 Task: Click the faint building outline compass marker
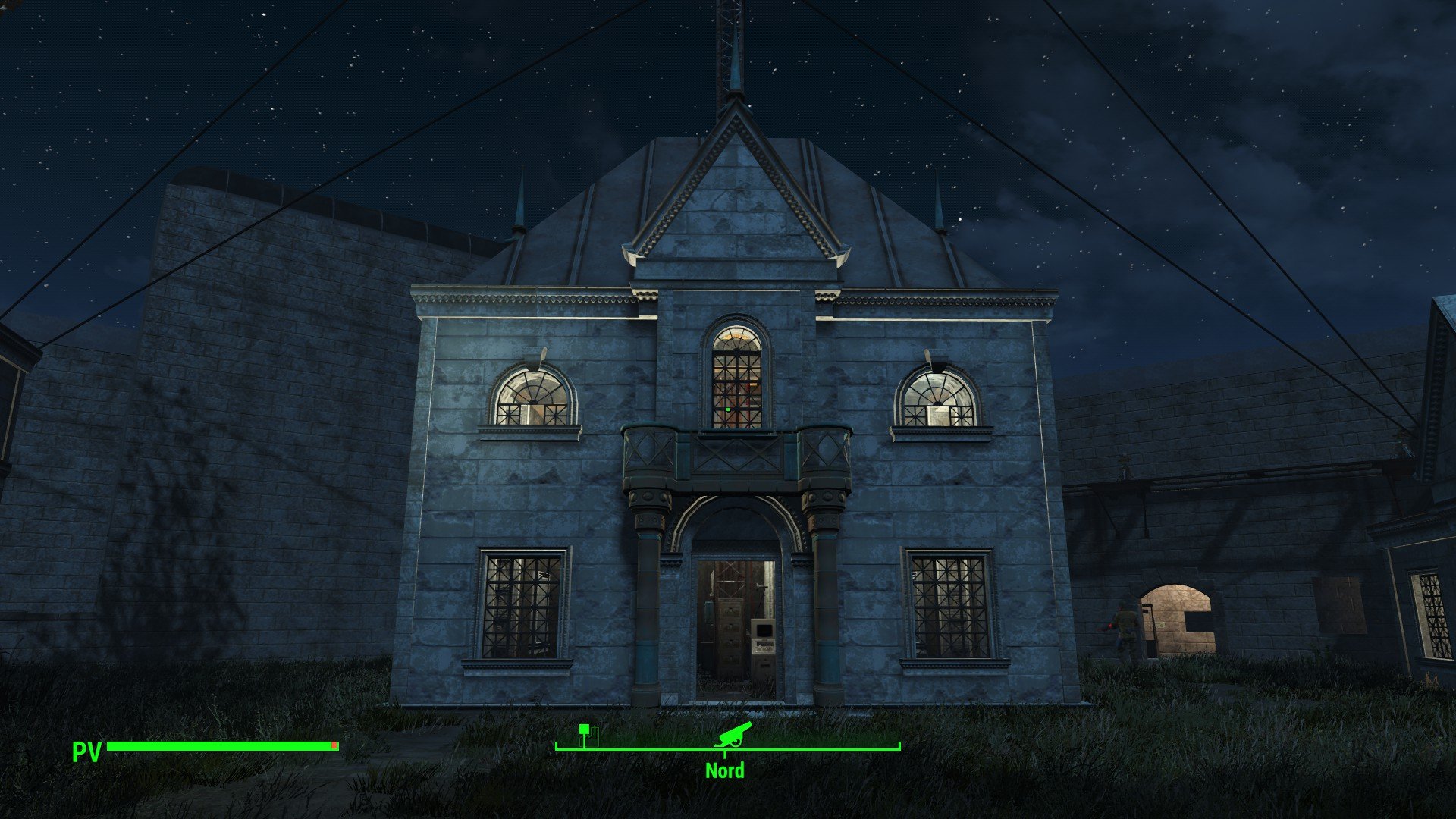[x=595, y=736]
